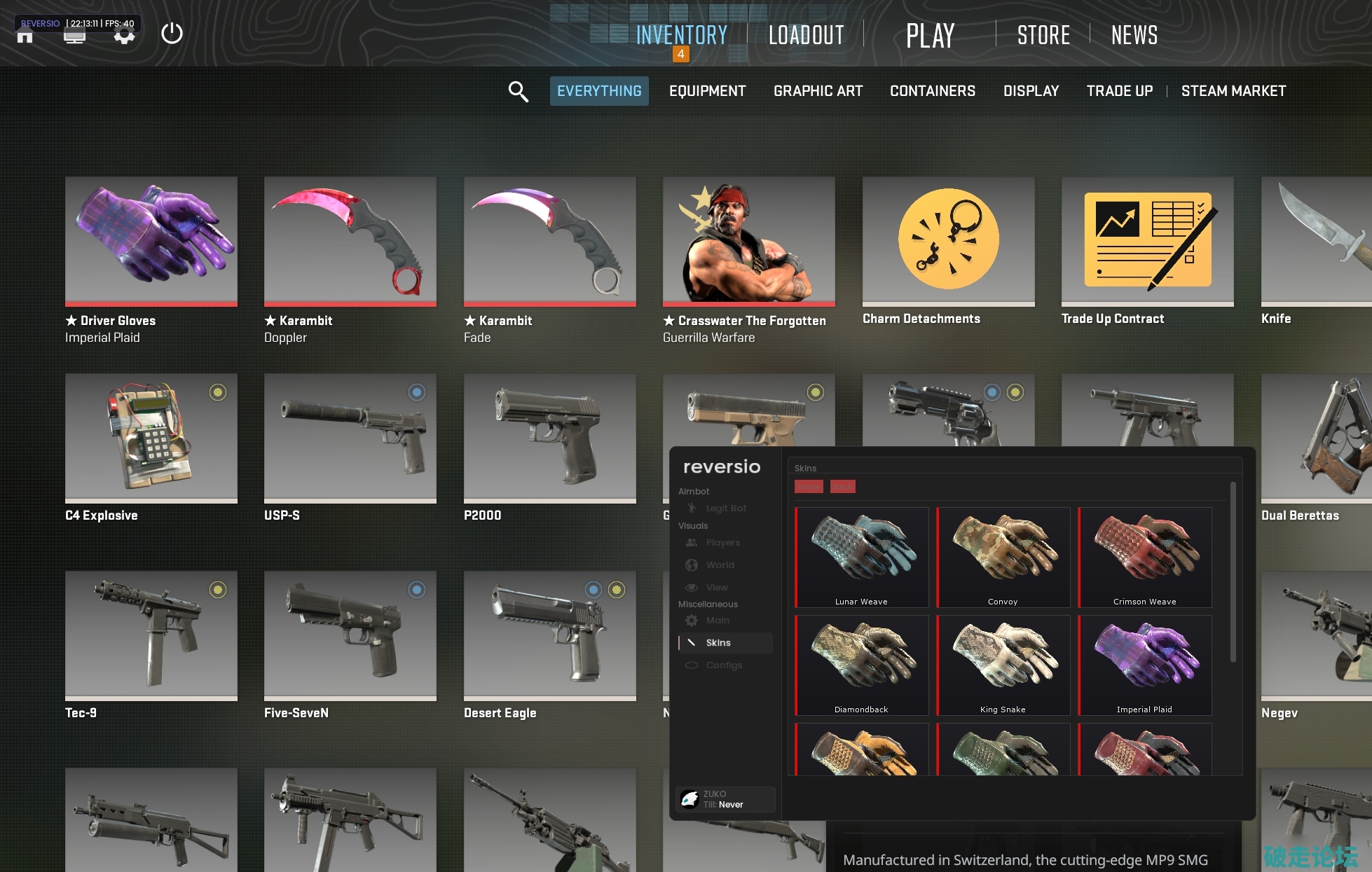Click the inventory search magnifier icon

(518, 91)
